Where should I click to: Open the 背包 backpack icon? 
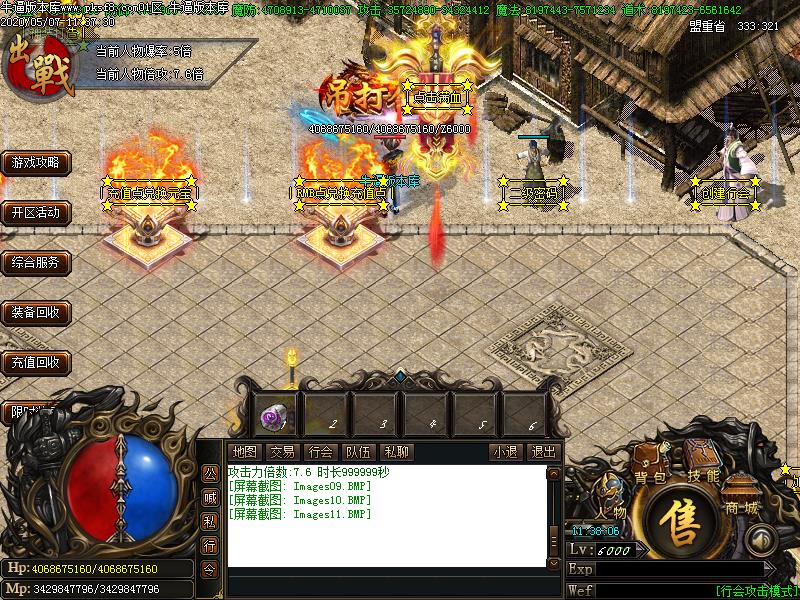[x=648, y=478]
